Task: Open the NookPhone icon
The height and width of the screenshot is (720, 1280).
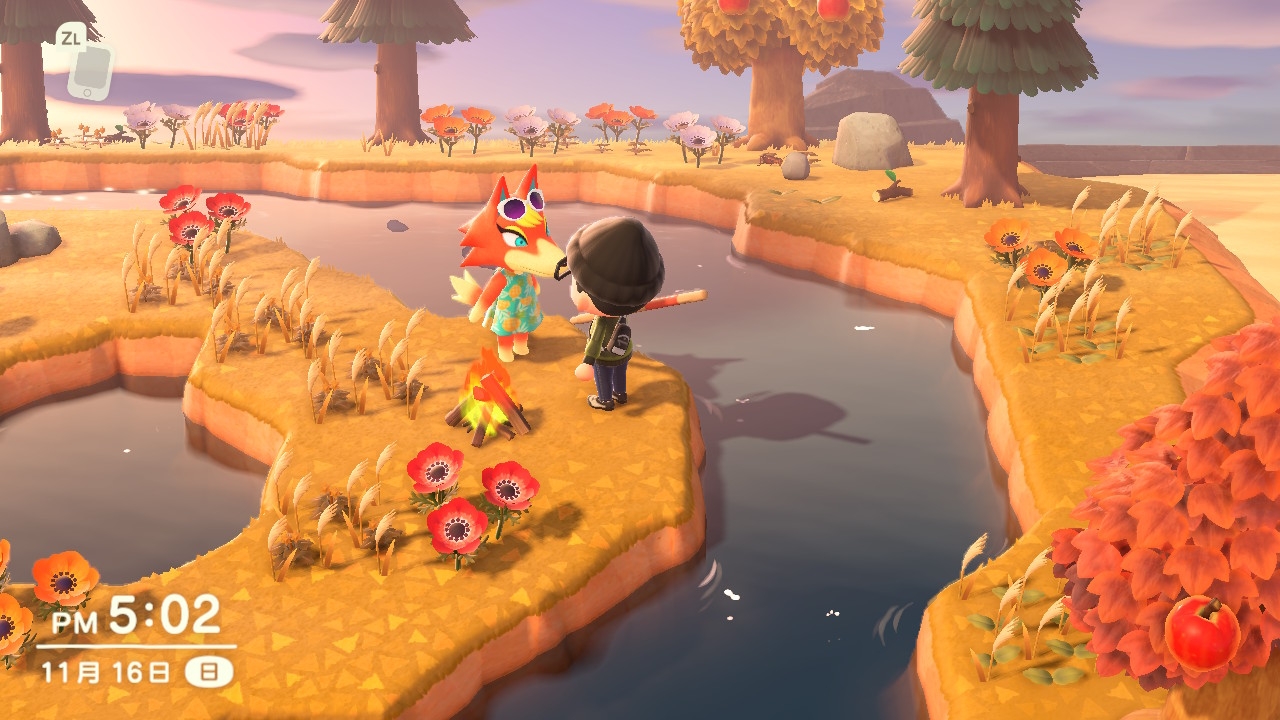Action: (x=89, y=69)
